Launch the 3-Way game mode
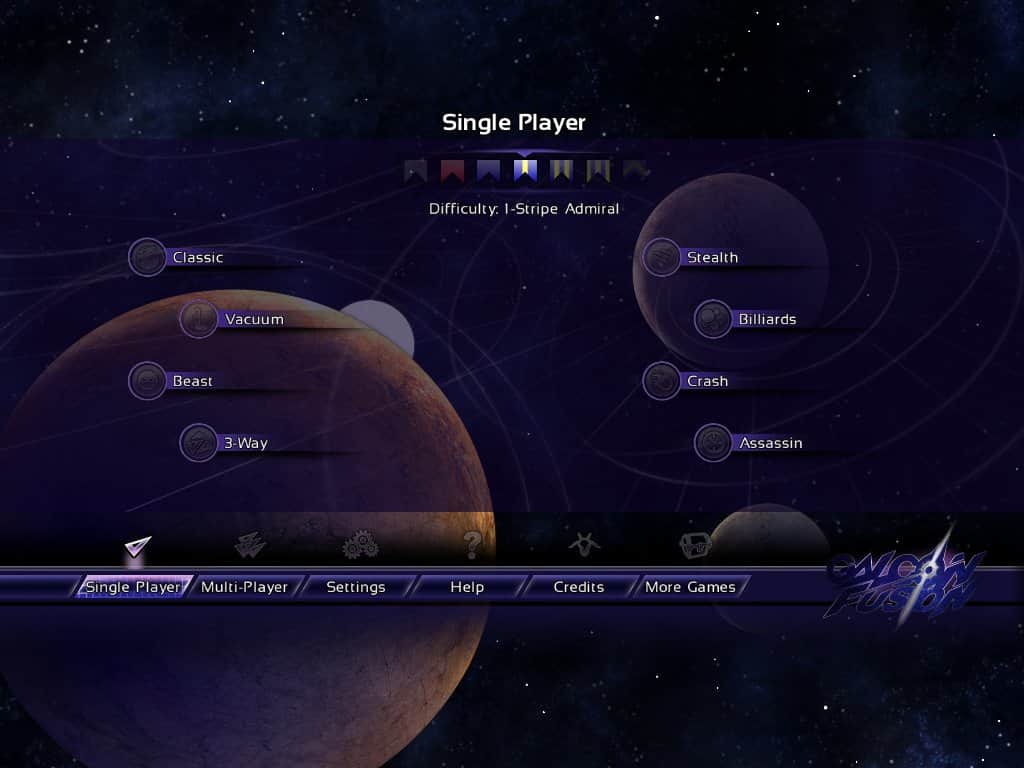 click(x=244, y=444)
